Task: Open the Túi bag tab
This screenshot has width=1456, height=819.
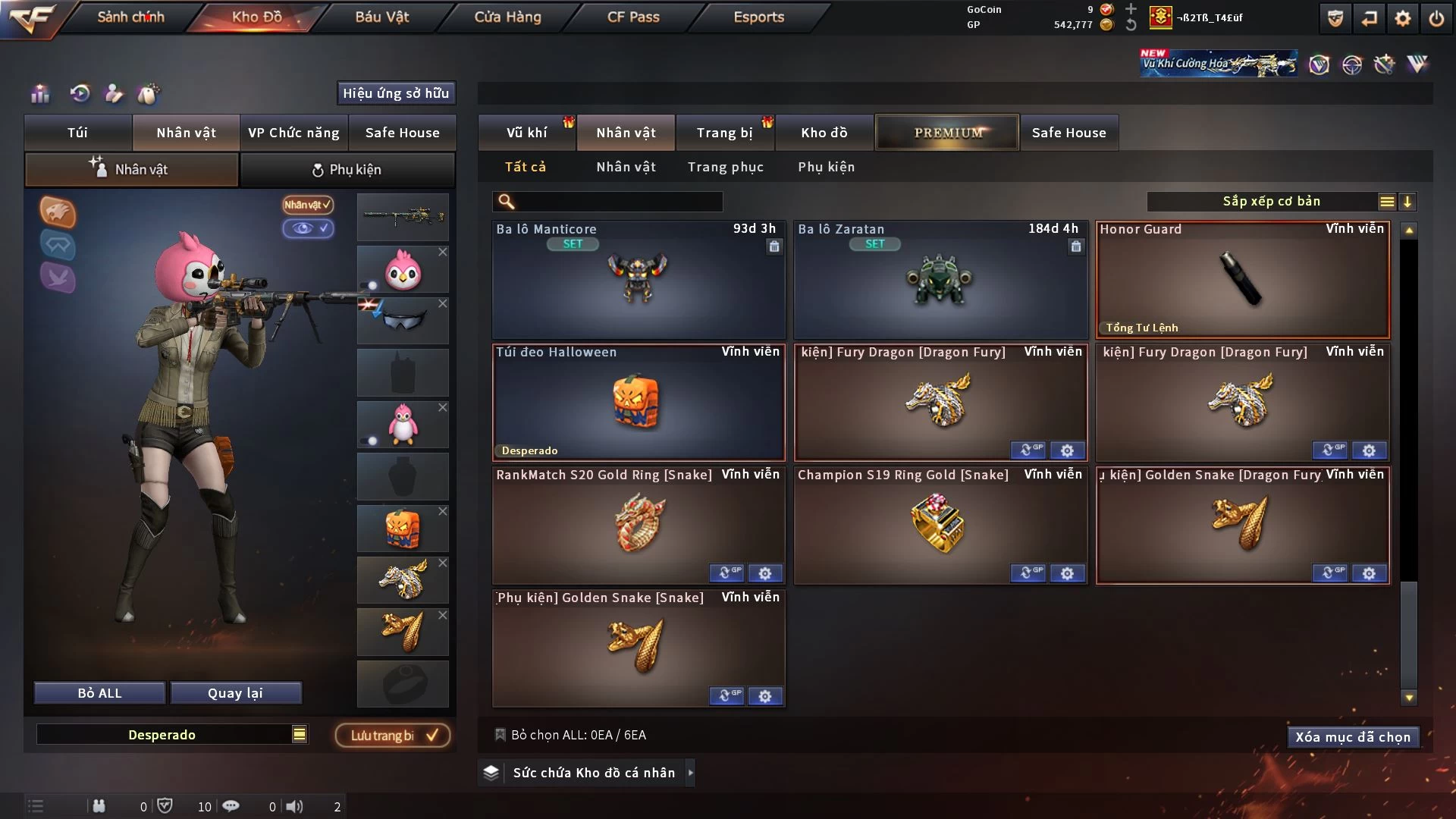Action: [77, 133]
